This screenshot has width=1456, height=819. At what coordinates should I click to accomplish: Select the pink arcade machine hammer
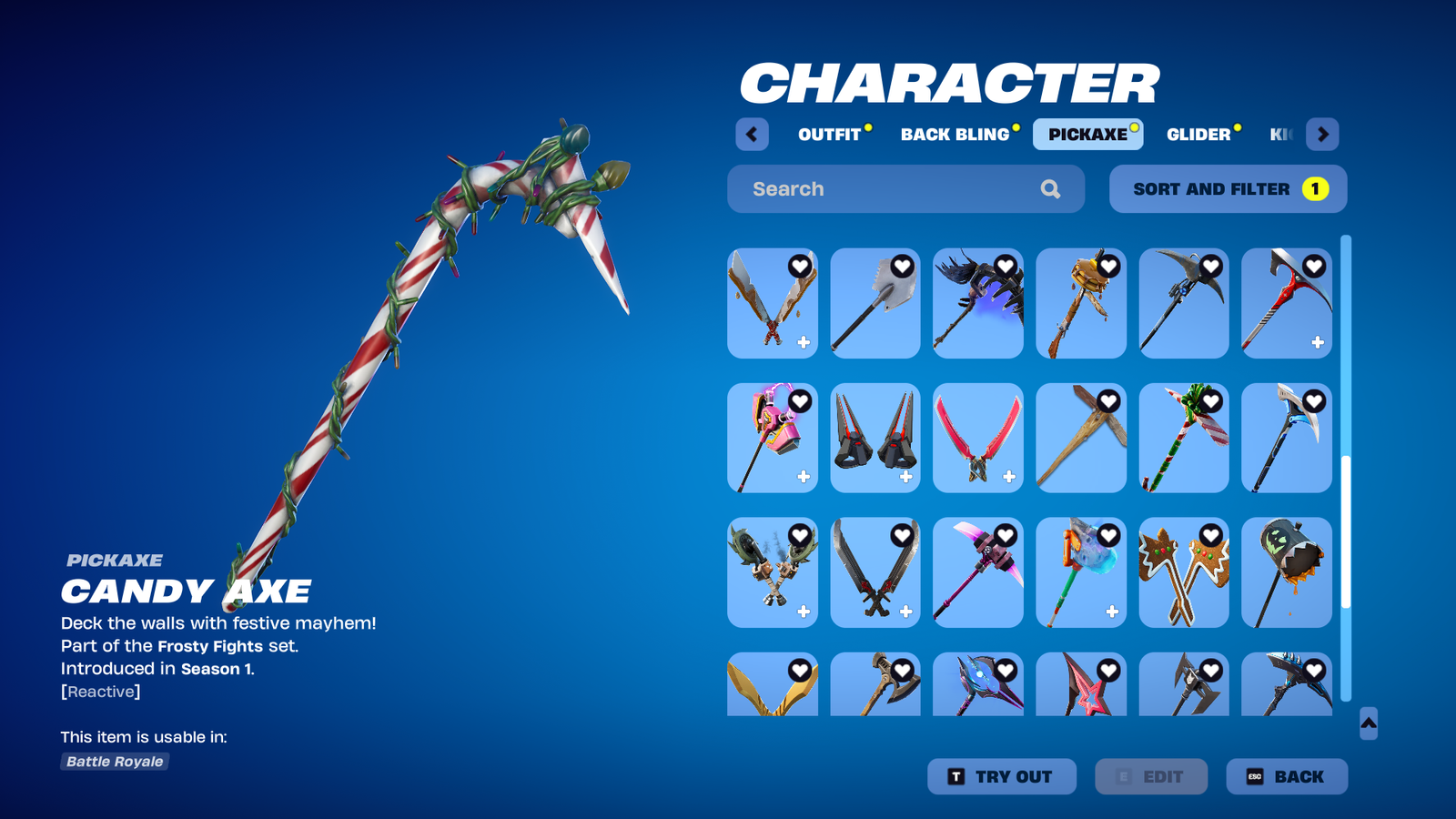(x=772, y=439)
